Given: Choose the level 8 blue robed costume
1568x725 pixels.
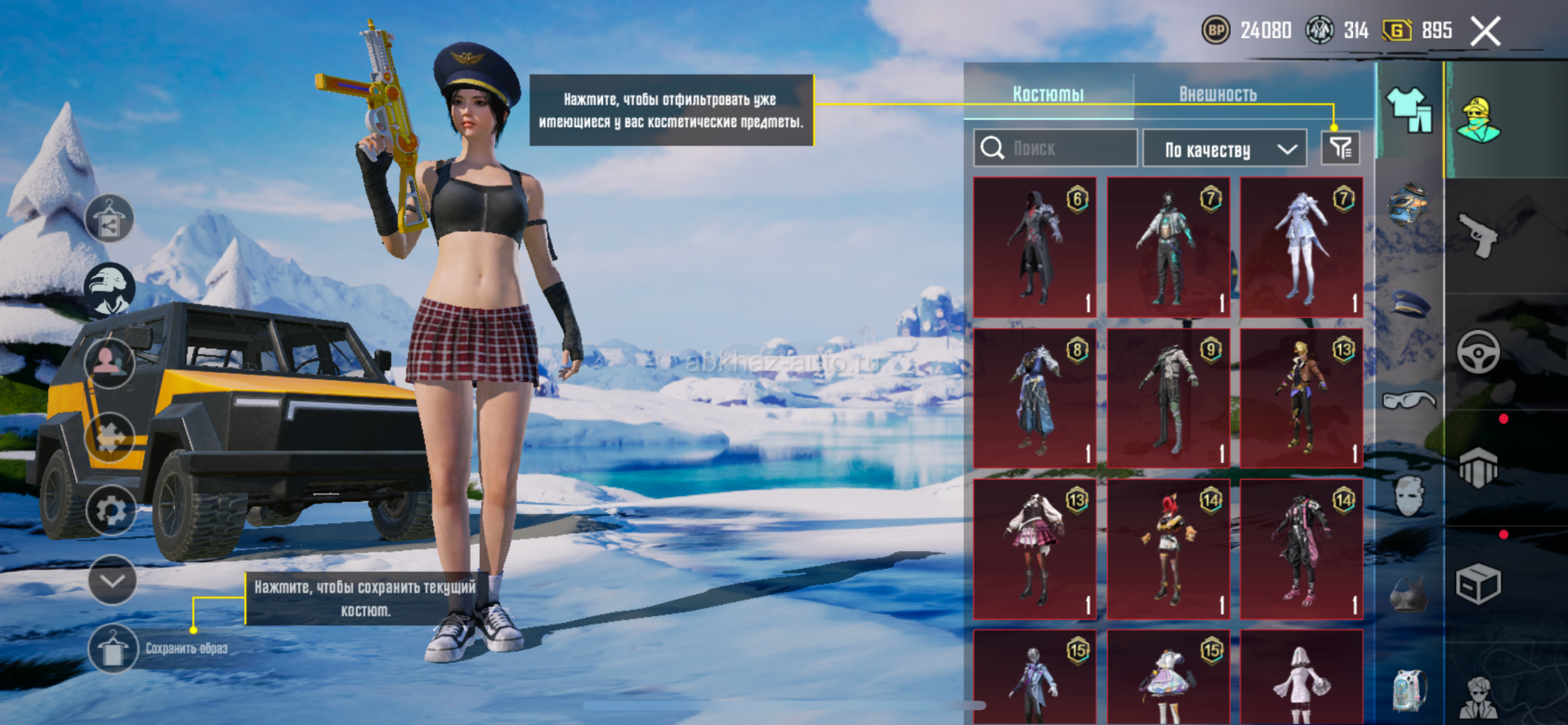Looking at the screenshot, I should pyautogui.click(x=1034, y=398).
